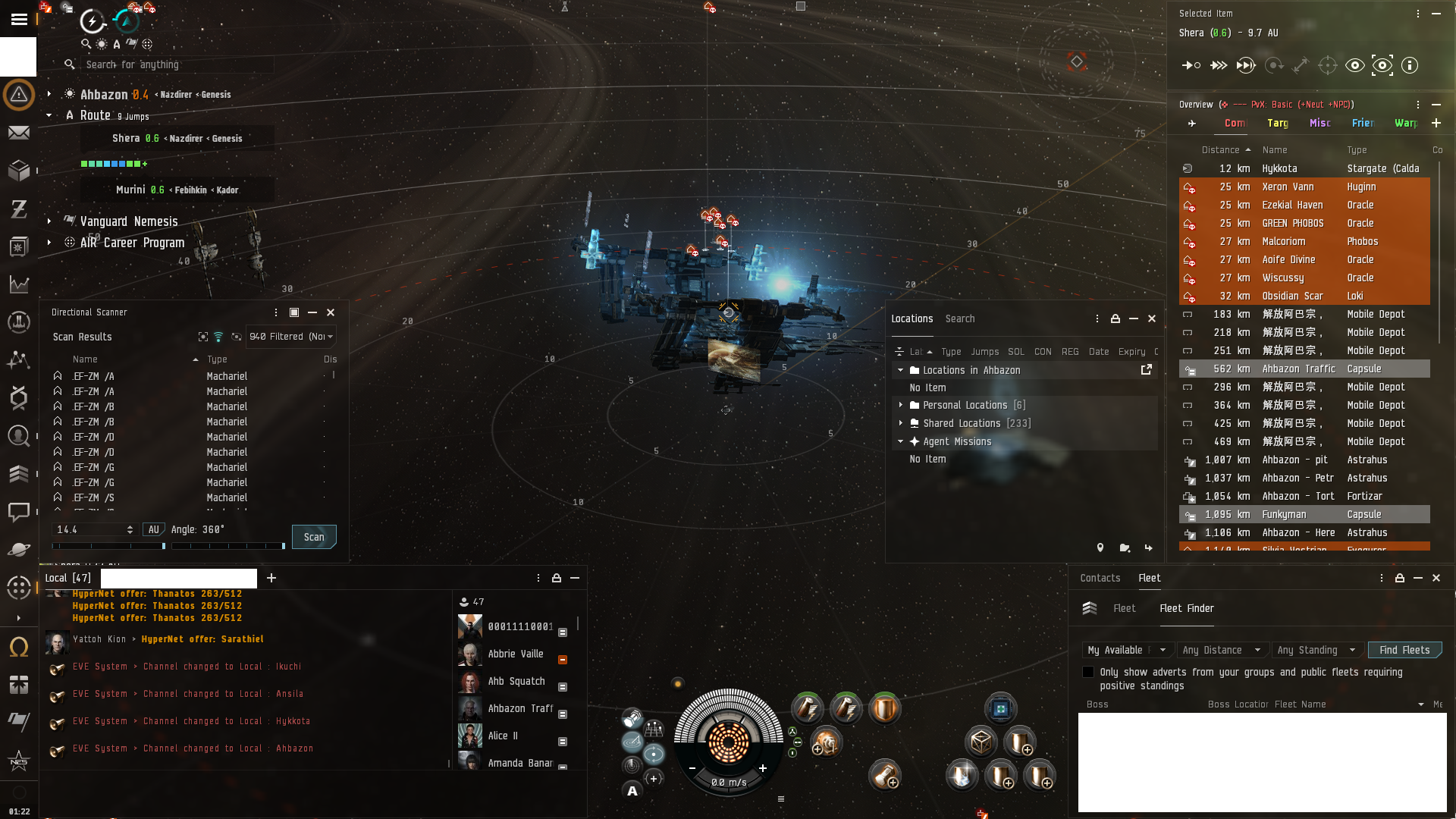Run the directional Scan button
1456x819 pixels.
tap(314, 537)
